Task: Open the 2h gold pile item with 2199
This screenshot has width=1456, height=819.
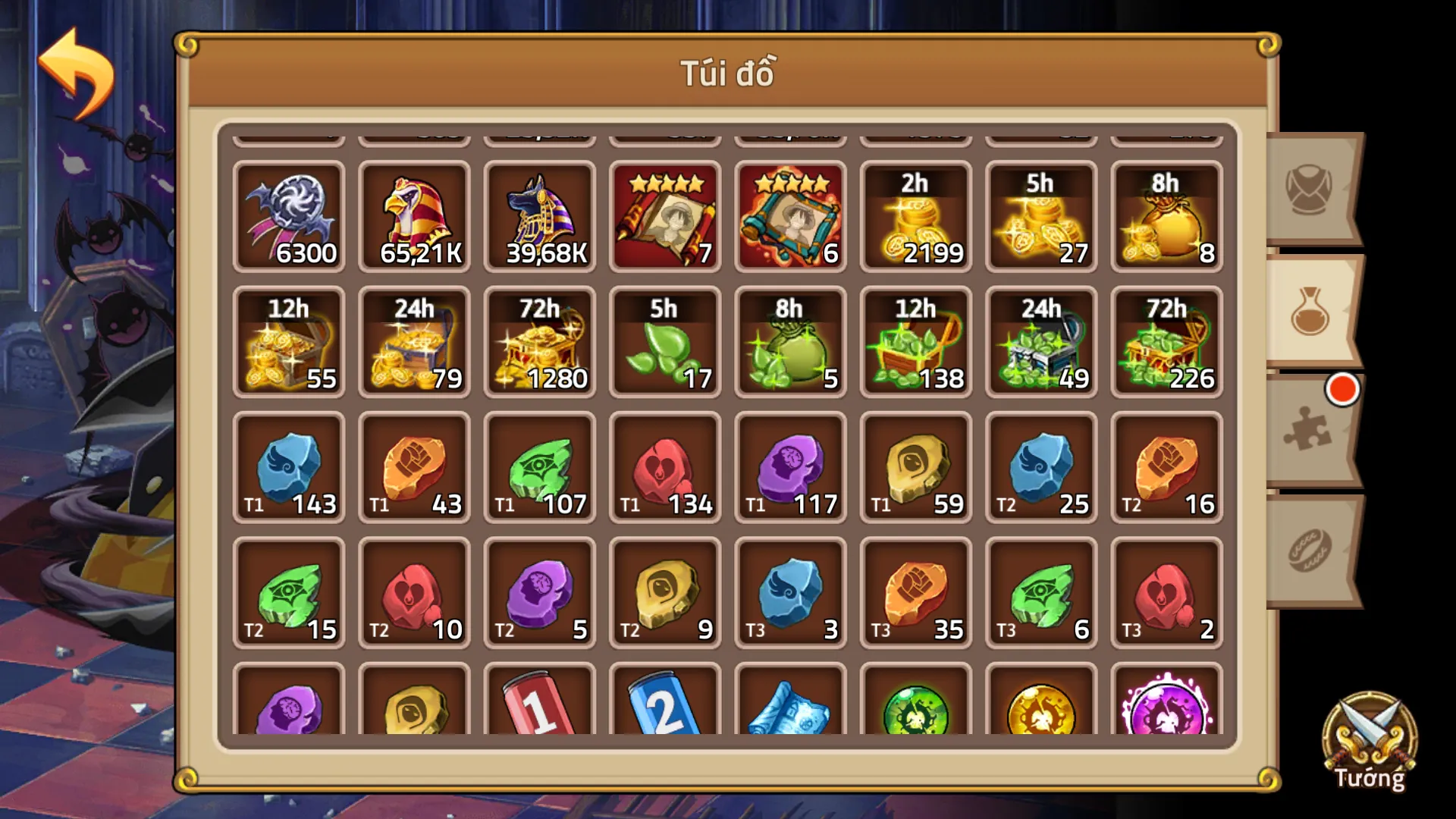Action: [915, 218]
